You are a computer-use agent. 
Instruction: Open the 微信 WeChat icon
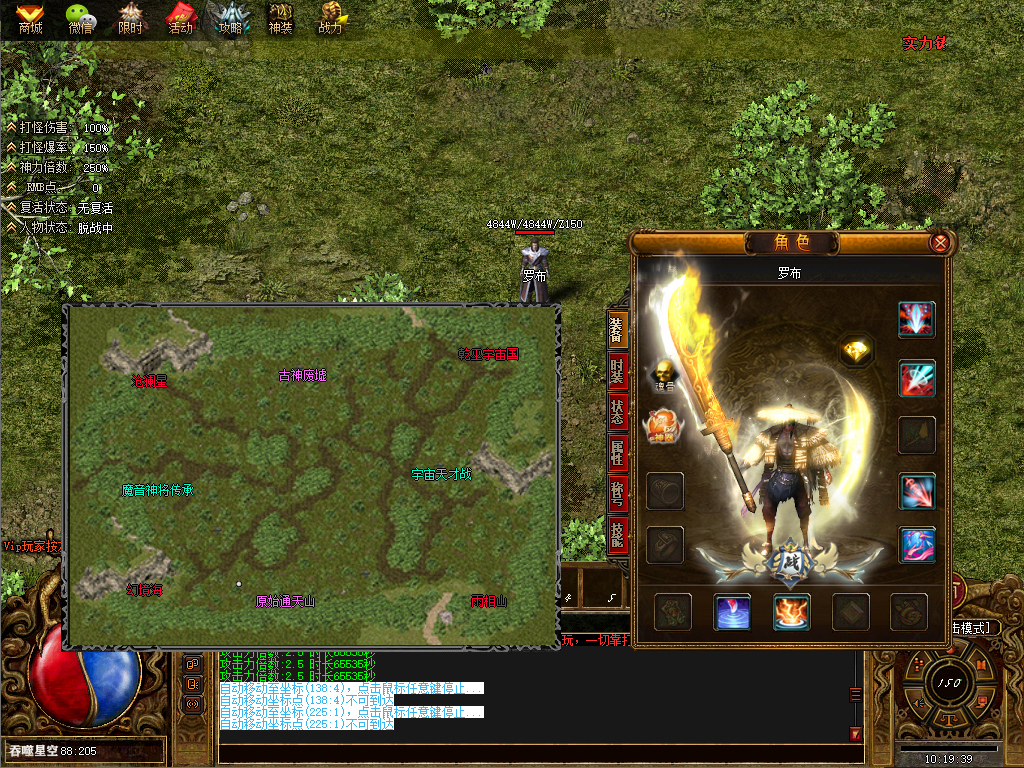81,19
